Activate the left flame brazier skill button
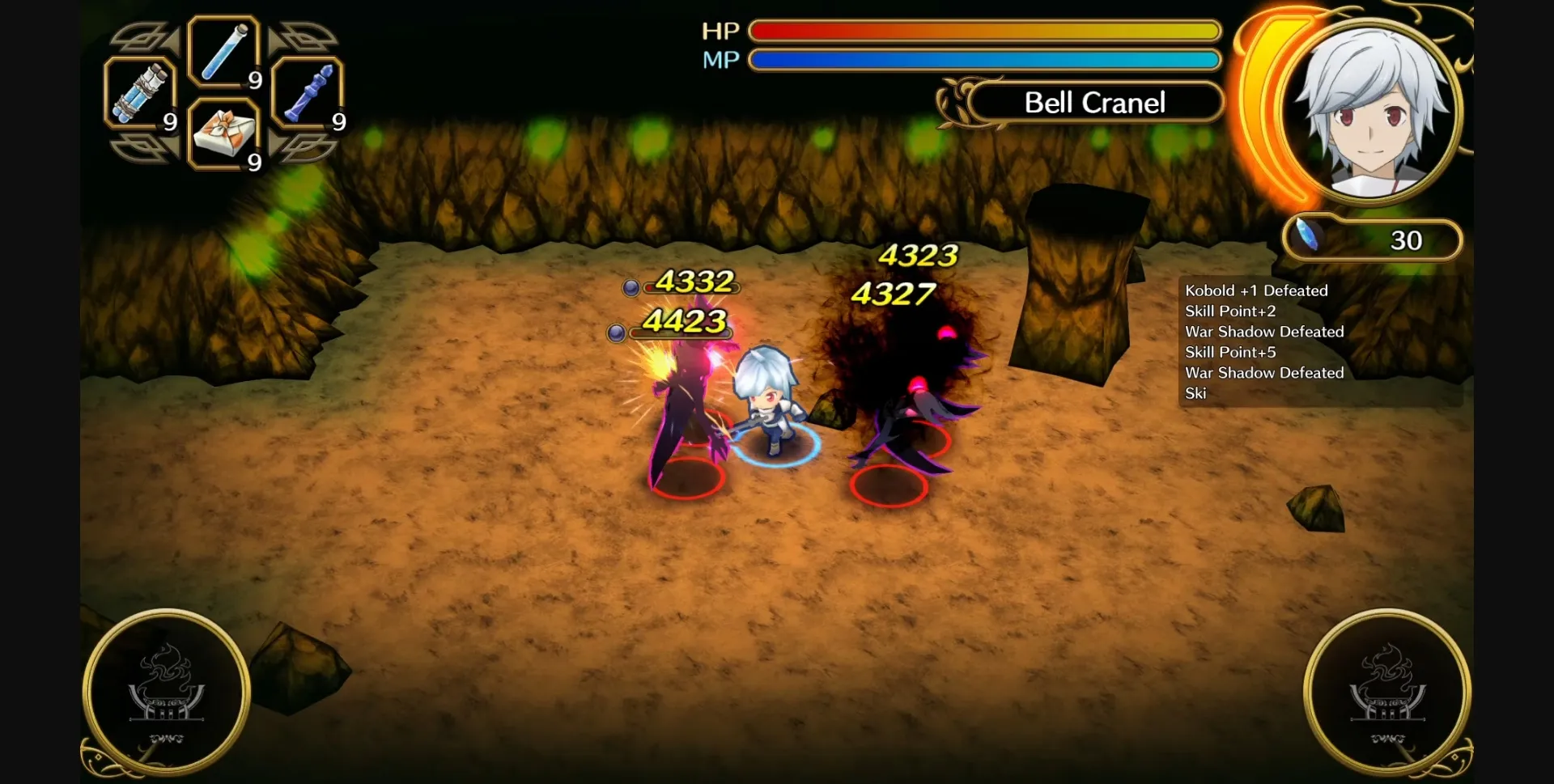Viewport: 1554px width, 784px height. (166, 692)
